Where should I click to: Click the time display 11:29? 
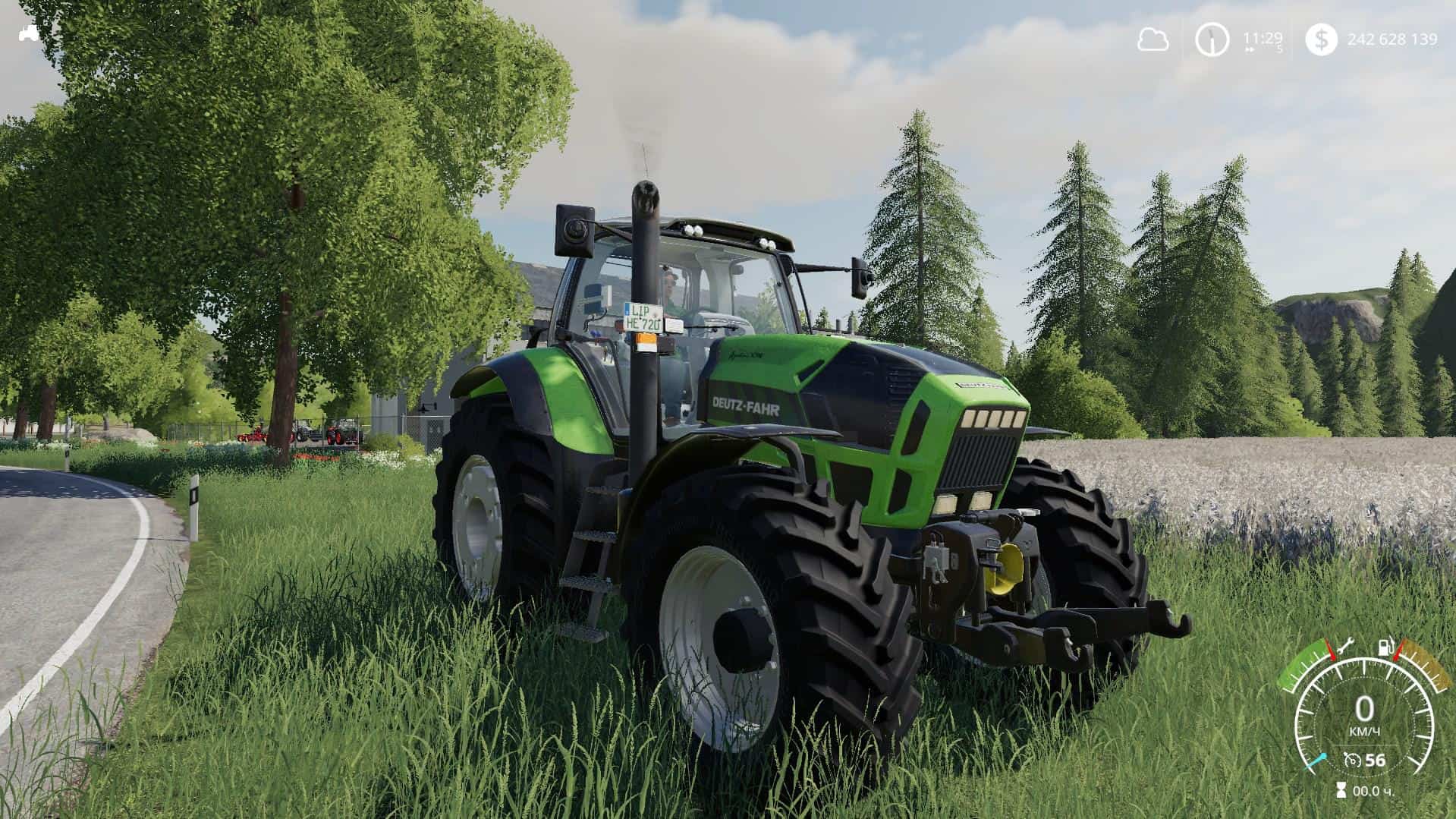1263,39
